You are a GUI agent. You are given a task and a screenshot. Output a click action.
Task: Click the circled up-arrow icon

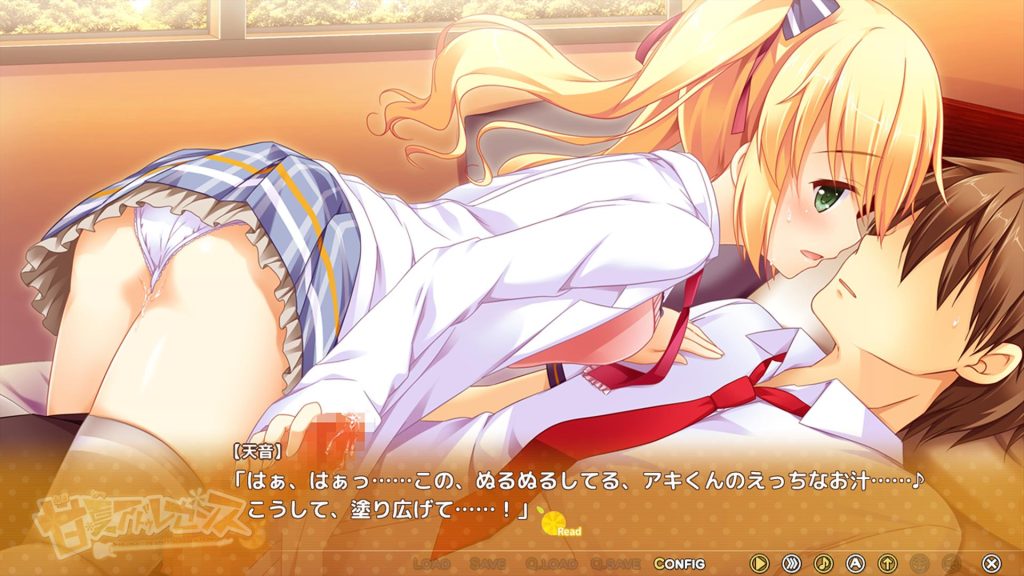887,564
